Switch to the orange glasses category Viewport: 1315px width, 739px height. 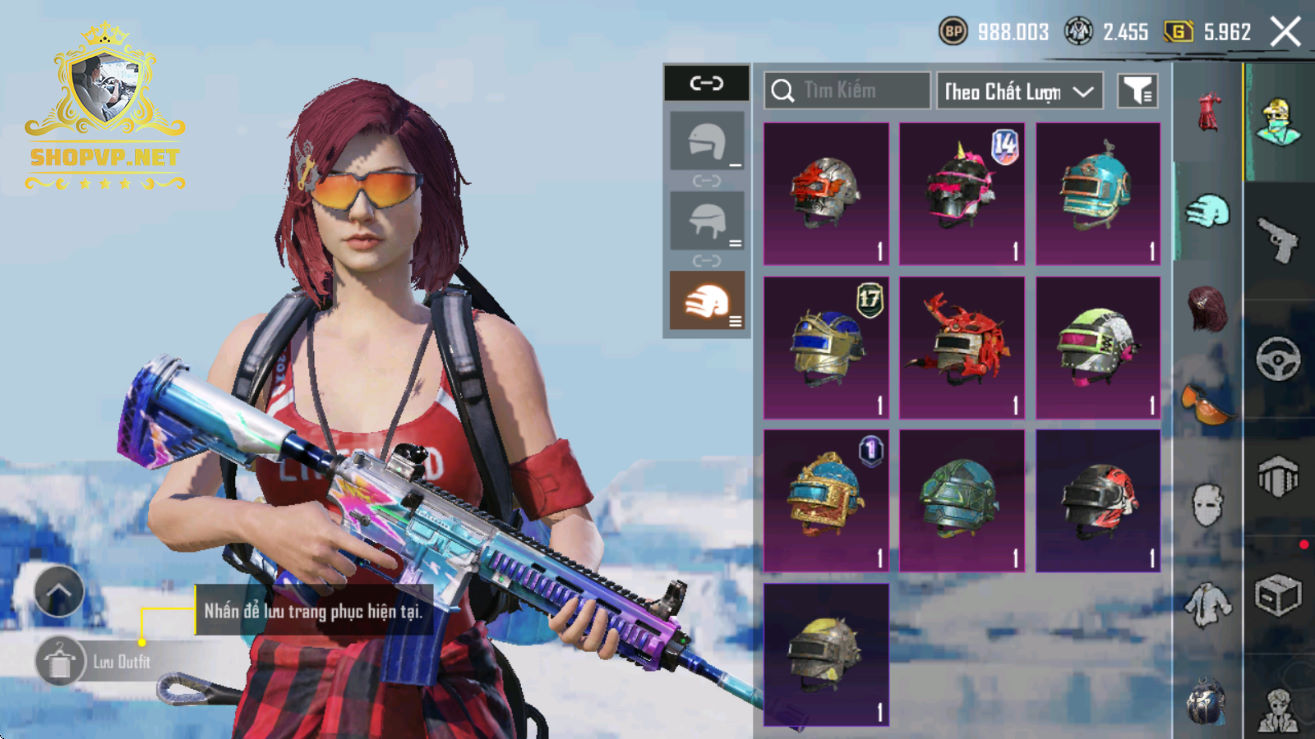click(x=1208, y=402)
